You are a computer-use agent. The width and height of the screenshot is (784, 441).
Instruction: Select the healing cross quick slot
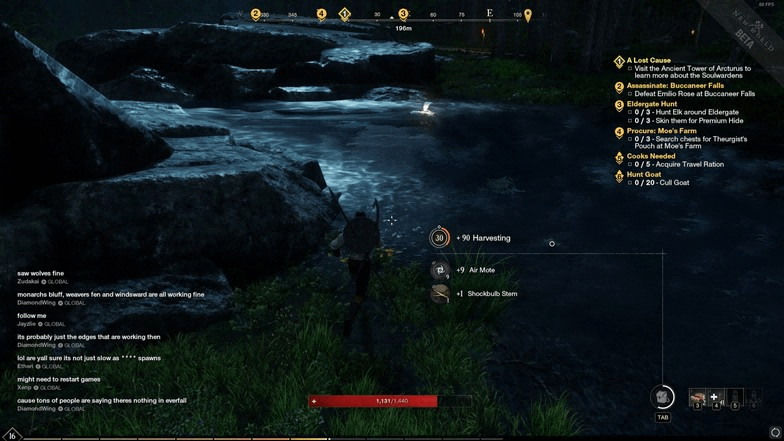coord(715,398)
